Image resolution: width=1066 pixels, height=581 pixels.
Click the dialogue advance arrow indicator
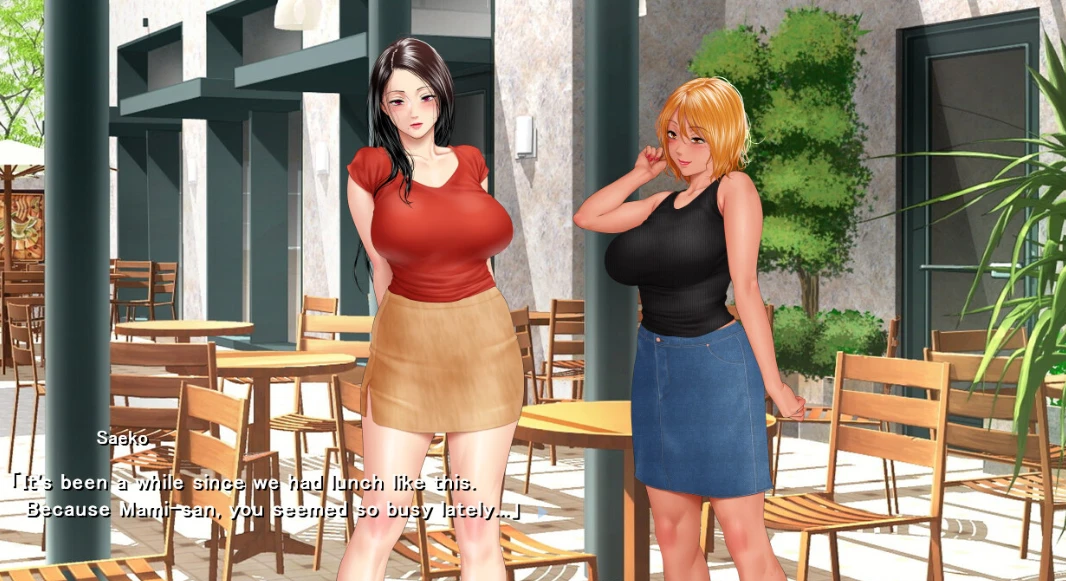[x=542, y=511]
